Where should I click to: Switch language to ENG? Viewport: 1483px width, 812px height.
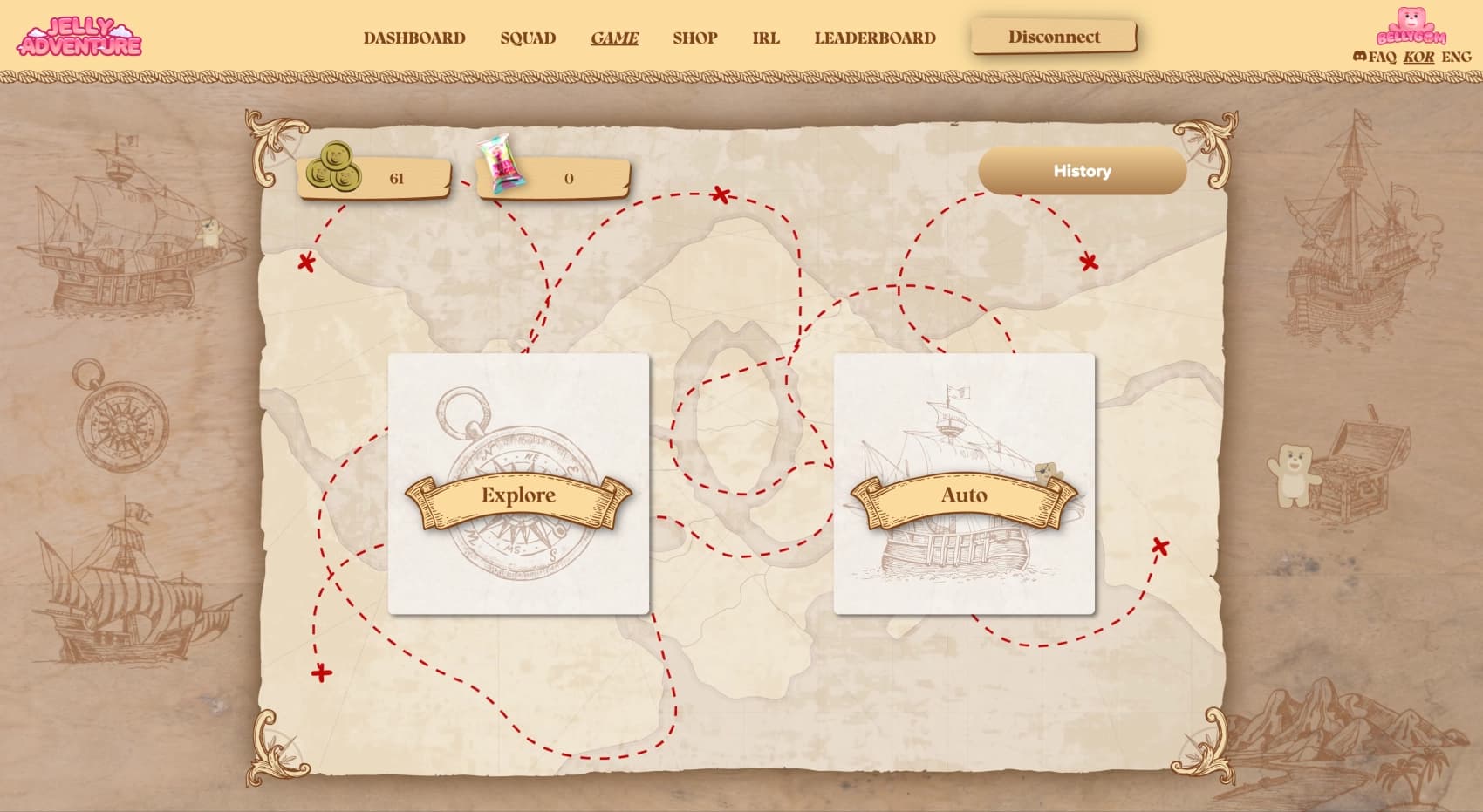1456,57
